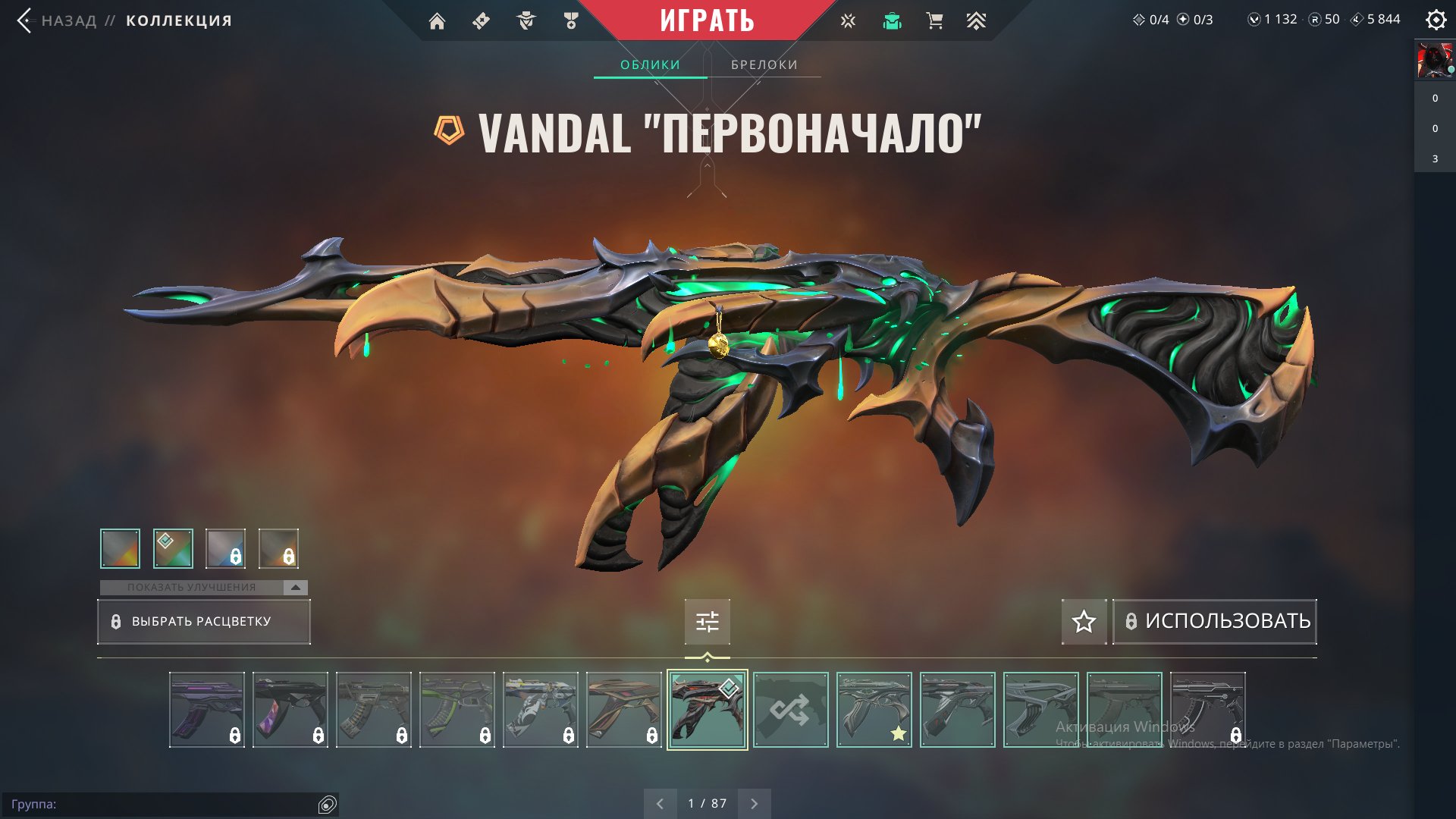Open the settings gear icon
This screenshot has width=1456, height=819.
click(x=1436, y=20)
